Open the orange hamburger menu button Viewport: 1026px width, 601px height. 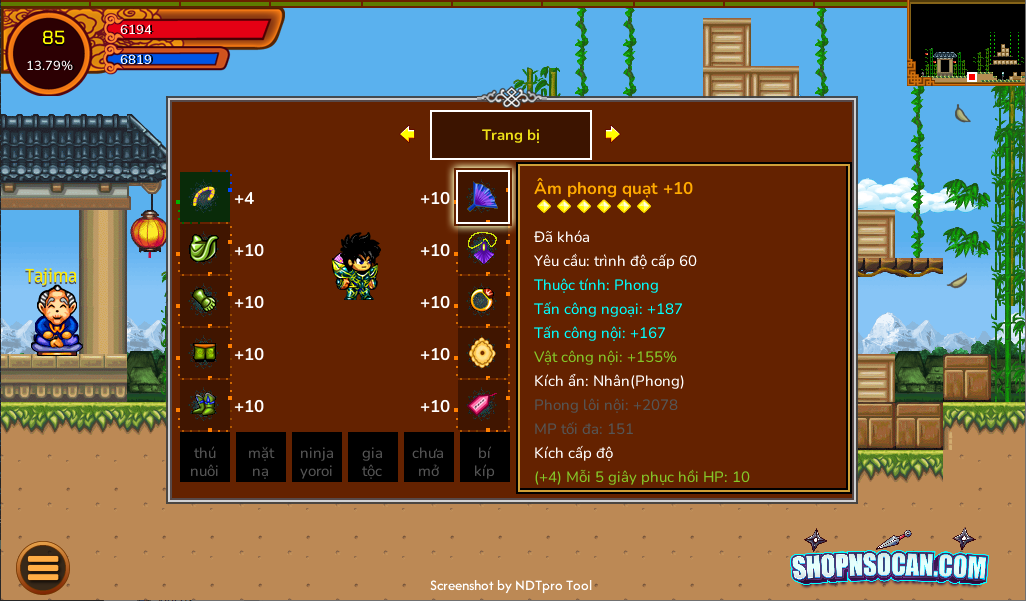pos(43,567)
